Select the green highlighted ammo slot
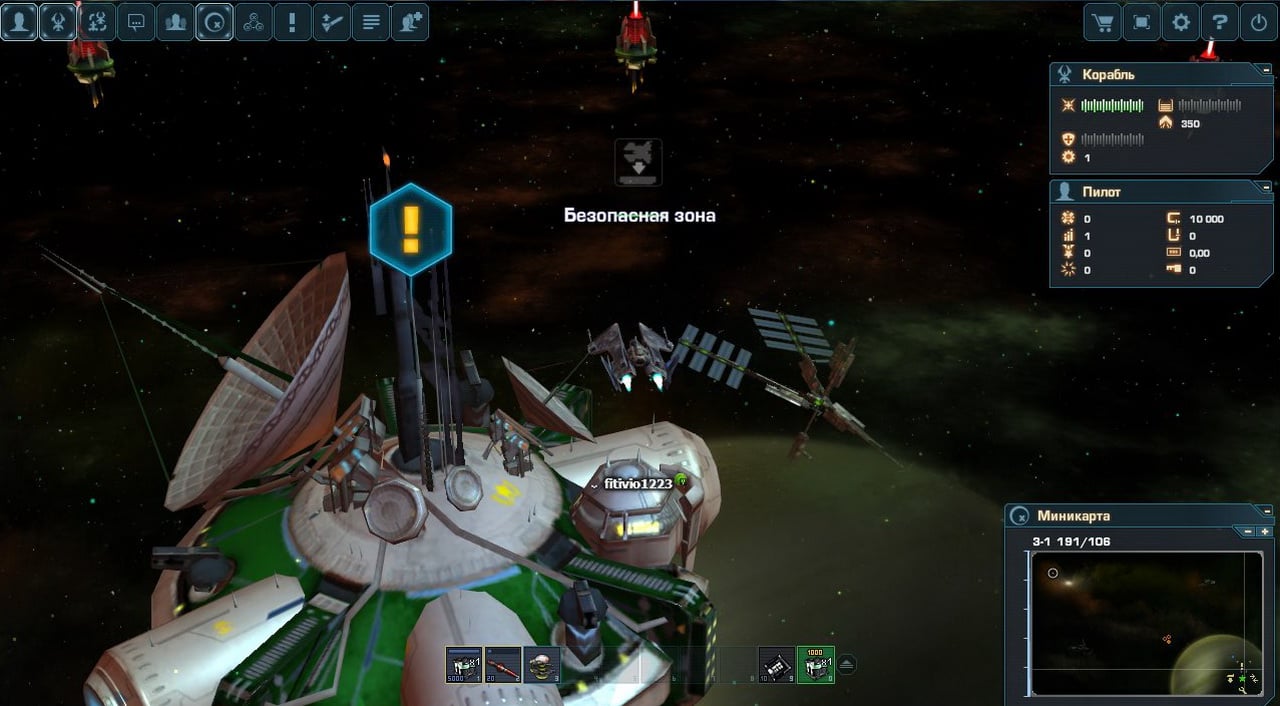The image size is (1280, 706). point(816,664)
